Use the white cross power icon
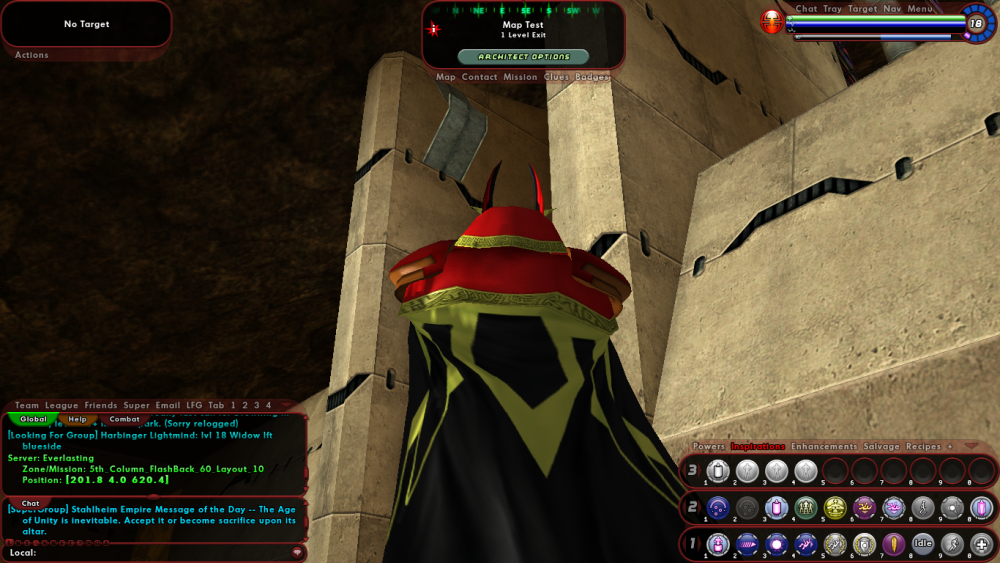 982,544
